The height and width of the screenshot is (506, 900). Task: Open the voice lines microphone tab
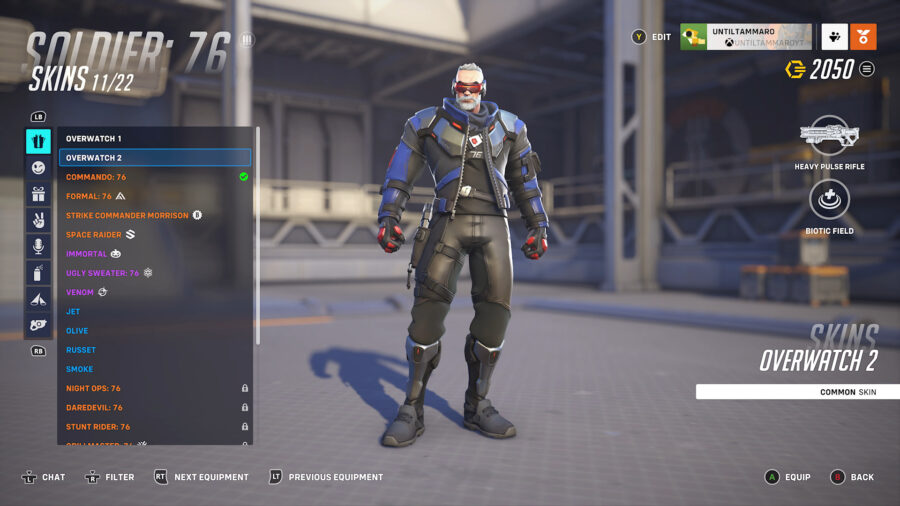click(x=38, y=246)
